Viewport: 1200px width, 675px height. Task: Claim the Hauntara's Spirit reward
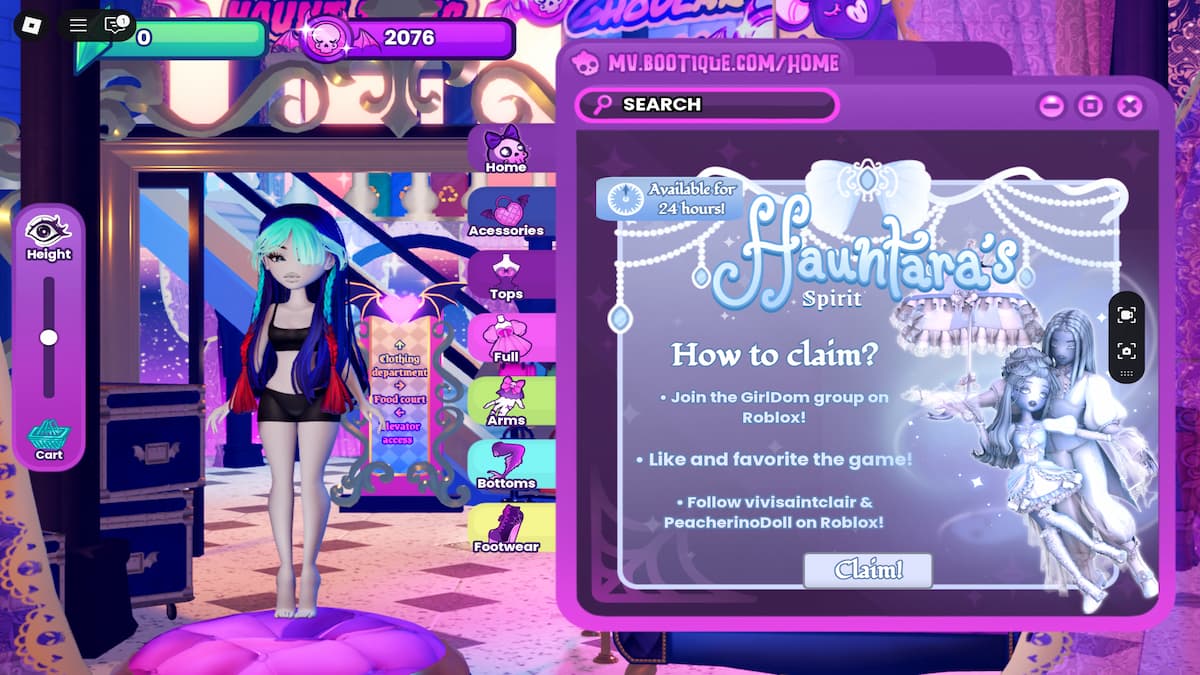867,570
